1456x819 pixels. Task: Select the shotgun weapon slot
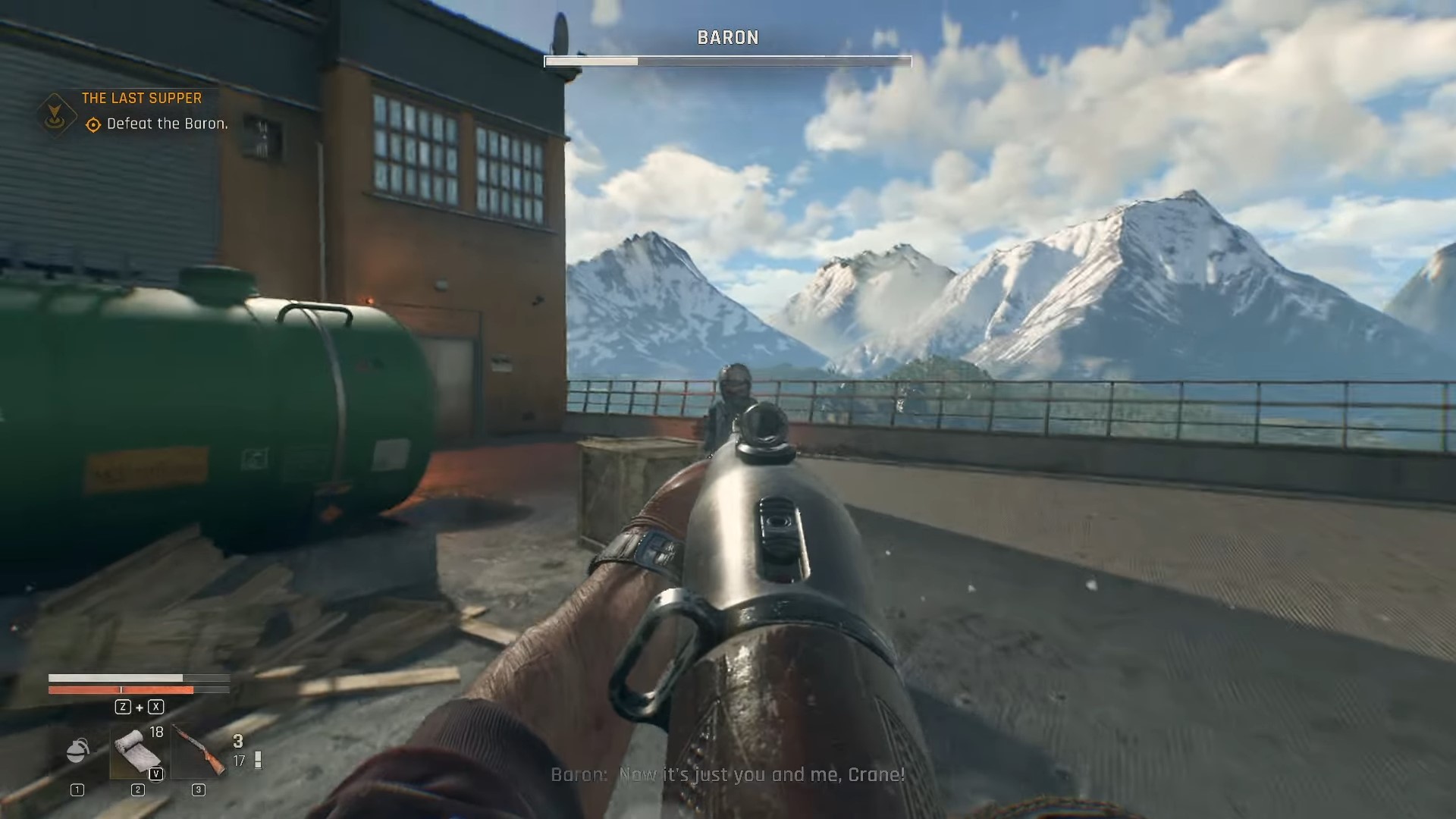tap(199, 751)
